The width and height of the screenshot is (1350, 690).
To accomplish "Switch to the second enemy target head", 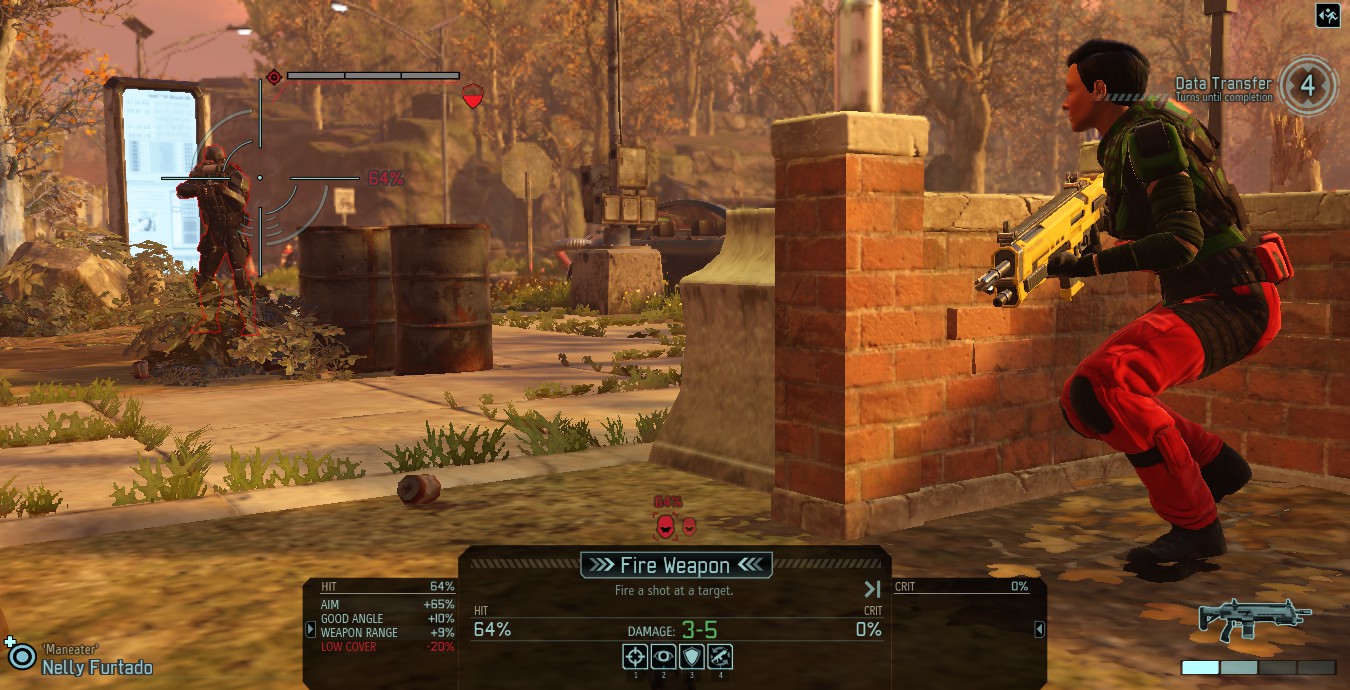I will (689, 525).
